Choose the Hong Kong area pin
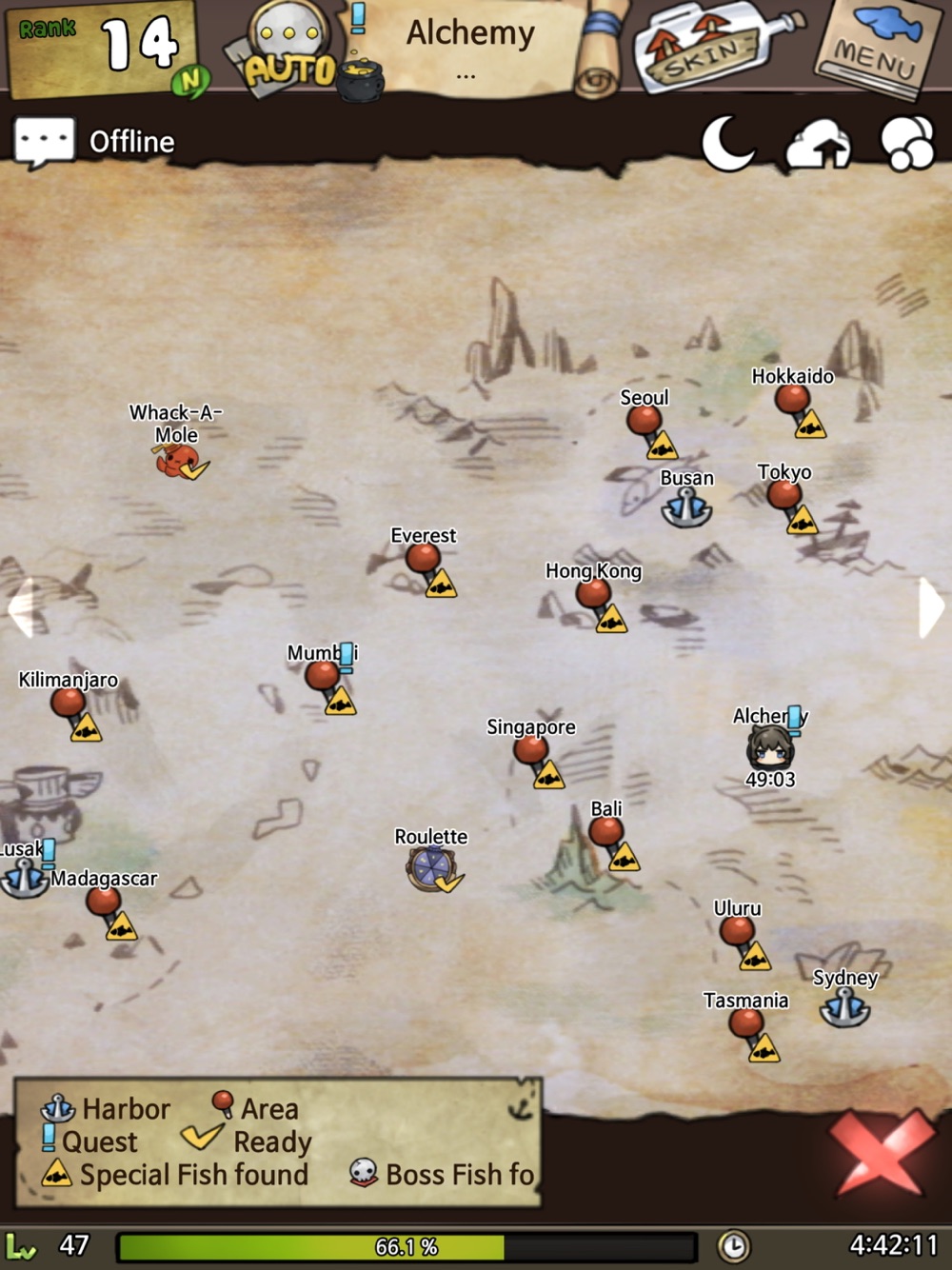 tap(594, 594)
